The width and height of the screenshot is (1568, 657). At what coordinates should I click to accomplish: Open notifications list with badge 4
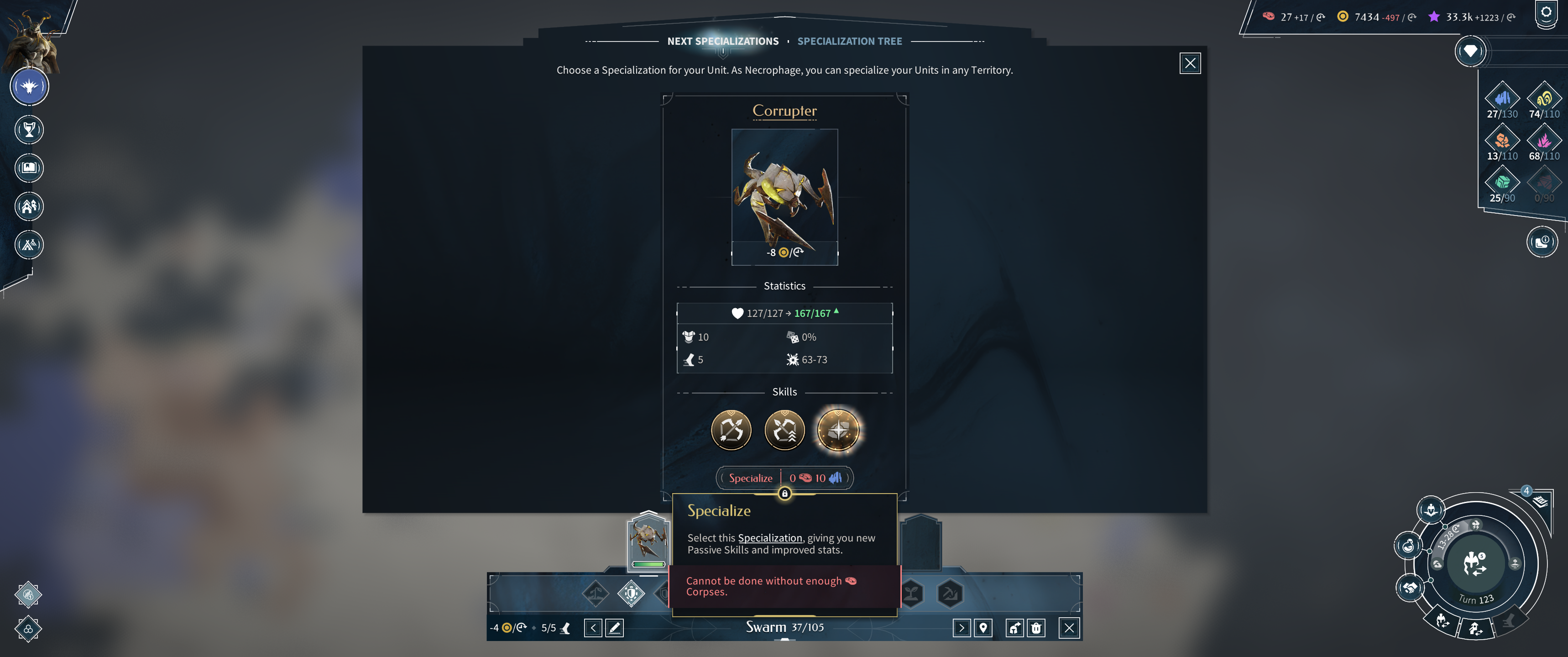1539,501
